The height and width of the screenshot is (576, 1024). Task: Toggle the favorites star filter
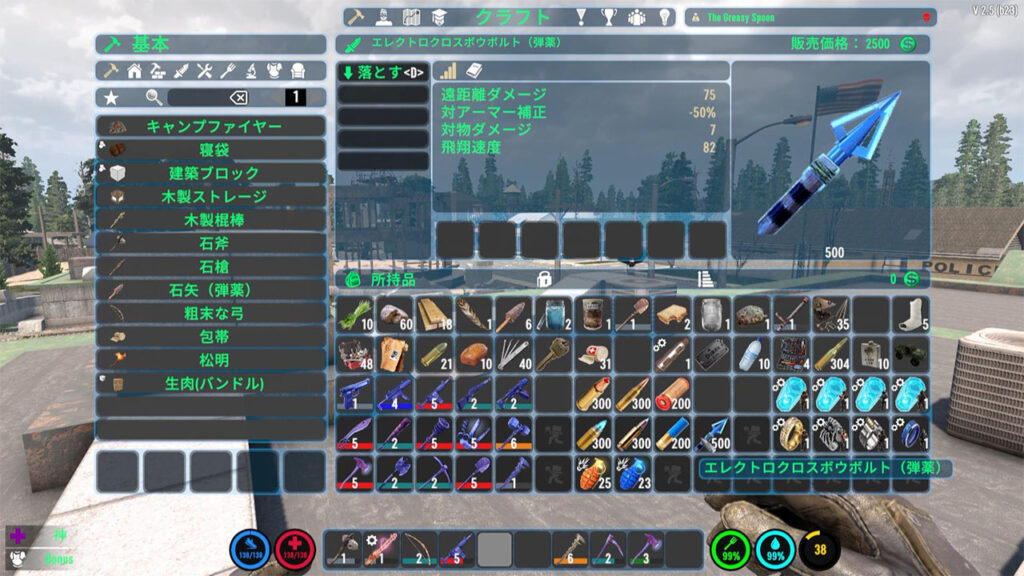[x=111, y=97]
